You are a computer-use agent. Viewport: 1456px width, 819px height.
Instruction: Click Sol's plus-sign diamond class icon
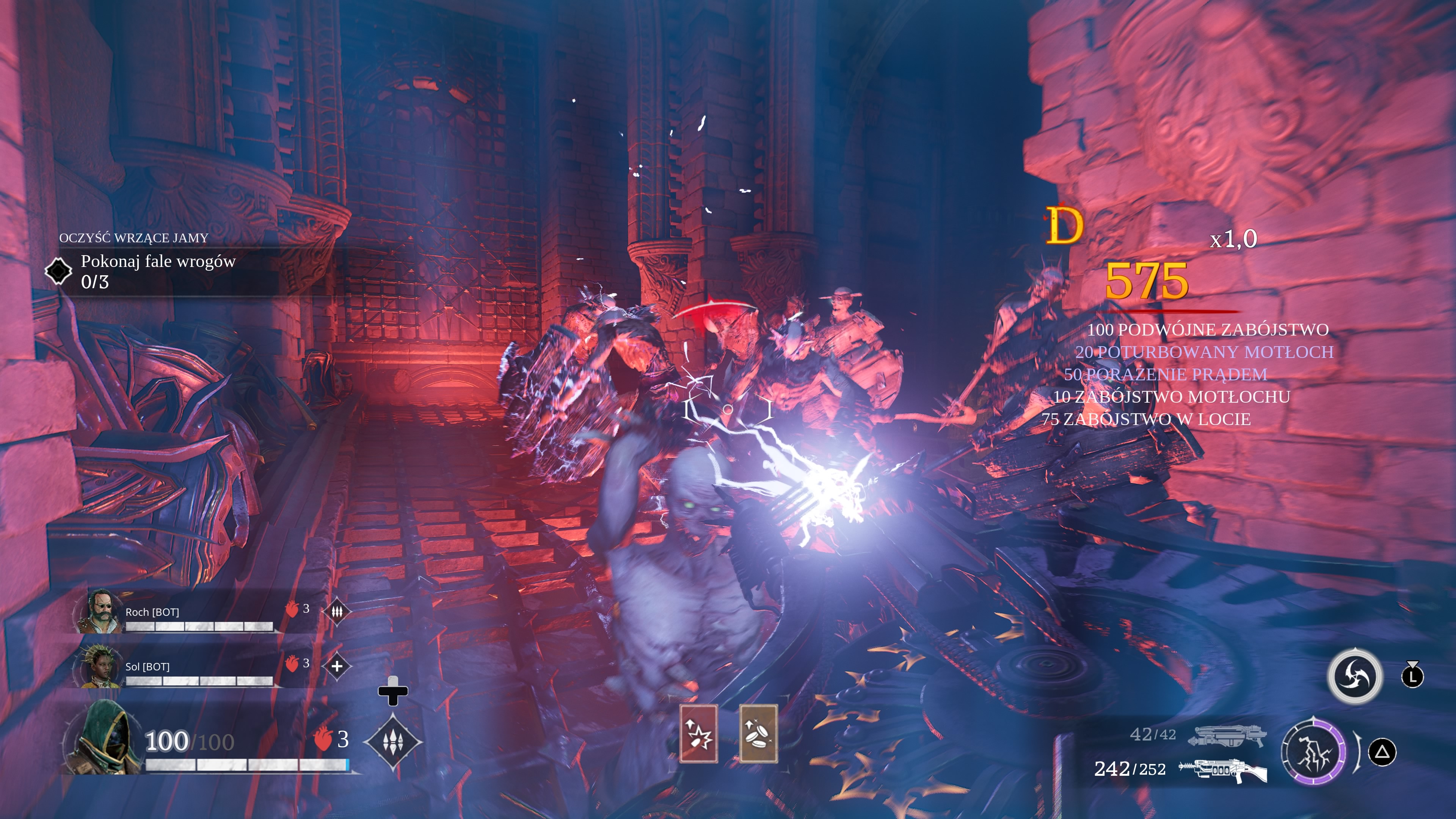pos(337,666)
